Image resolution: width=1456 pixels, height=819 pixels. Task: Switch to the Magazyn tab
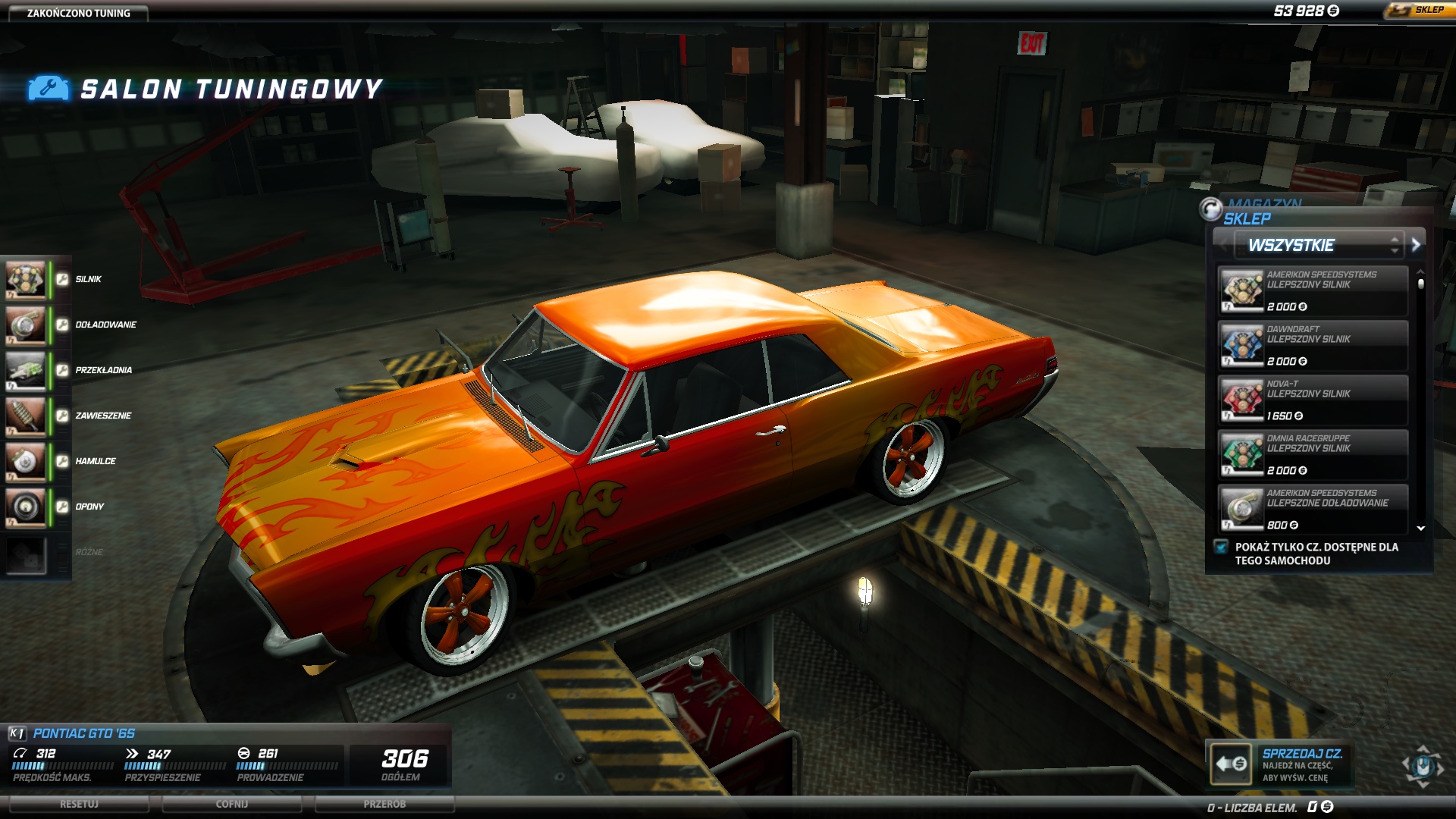(x=1264, y=203)
